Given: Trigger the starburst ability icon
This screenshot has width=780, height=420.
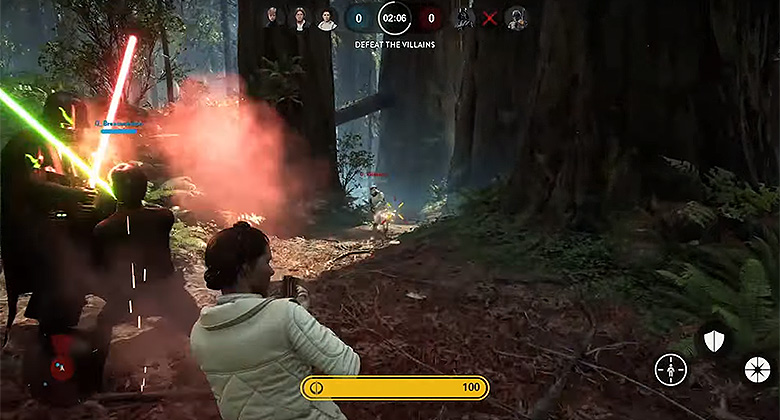Looking at the screenshot, I should (758, 370).
